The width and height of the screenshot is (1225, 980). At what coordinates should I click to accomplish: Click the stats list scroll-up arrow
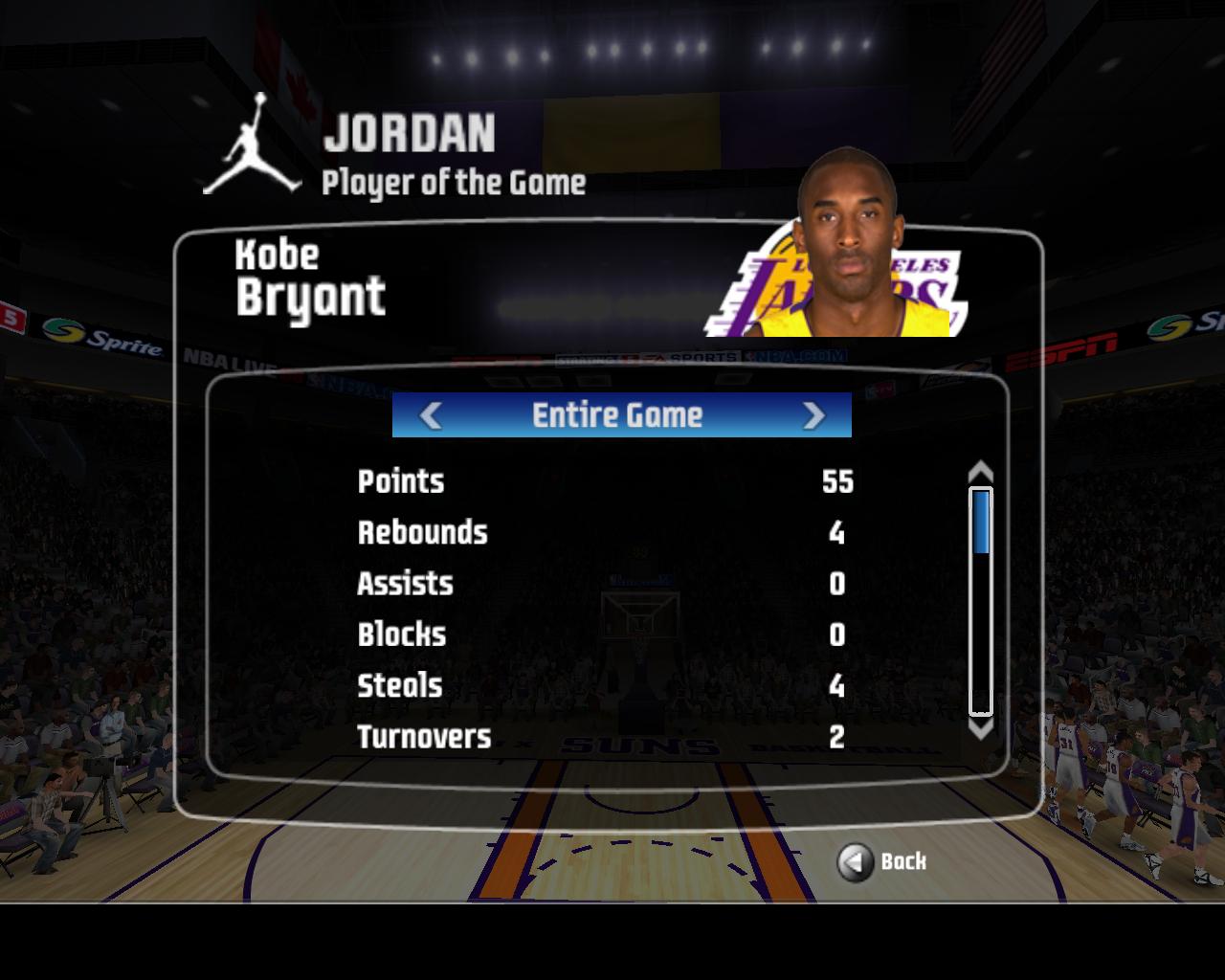(981, 473)
